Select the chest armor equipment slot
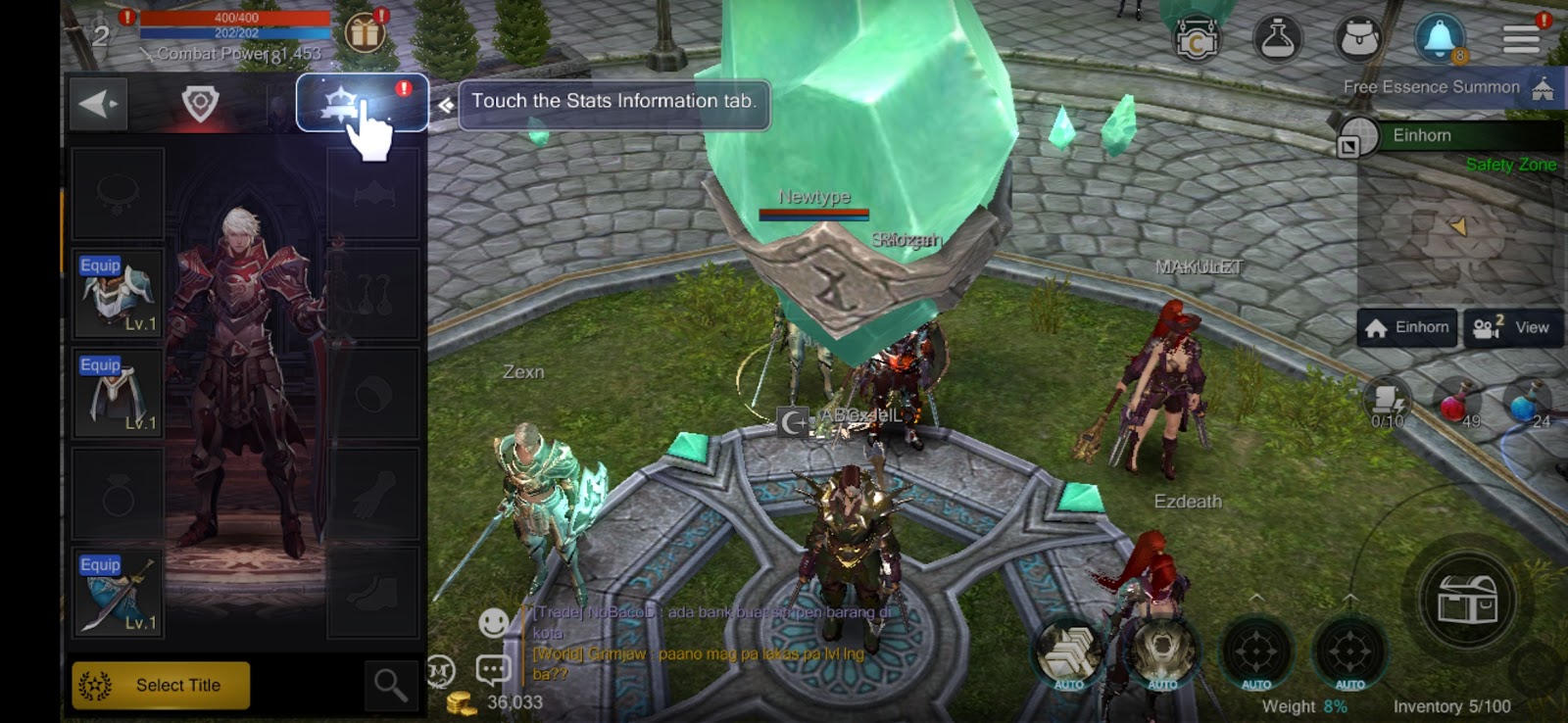 (118, 294)
